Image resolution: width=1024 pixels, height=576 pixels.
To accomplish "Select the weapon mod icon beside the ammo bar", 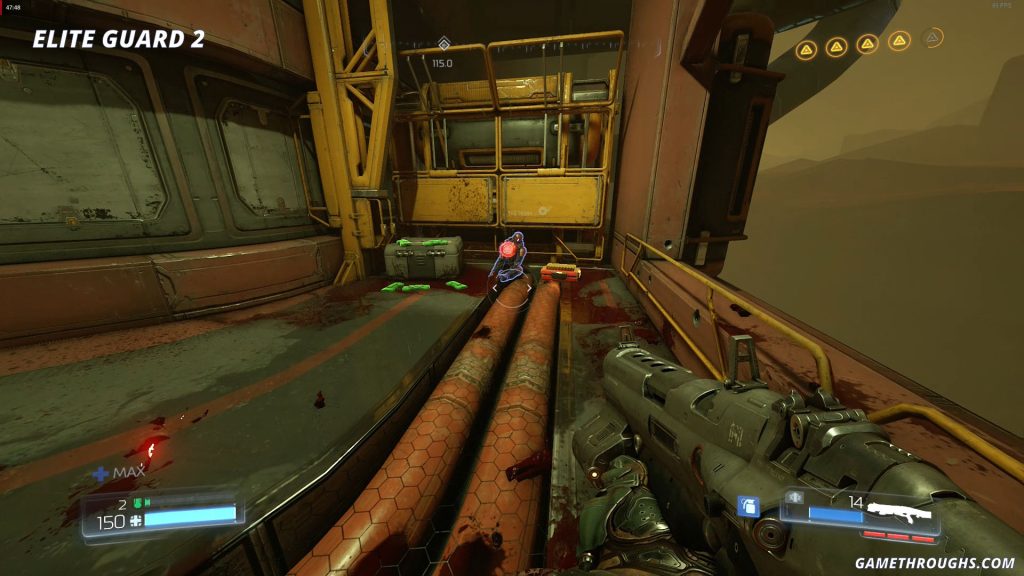I will [796, 497].
